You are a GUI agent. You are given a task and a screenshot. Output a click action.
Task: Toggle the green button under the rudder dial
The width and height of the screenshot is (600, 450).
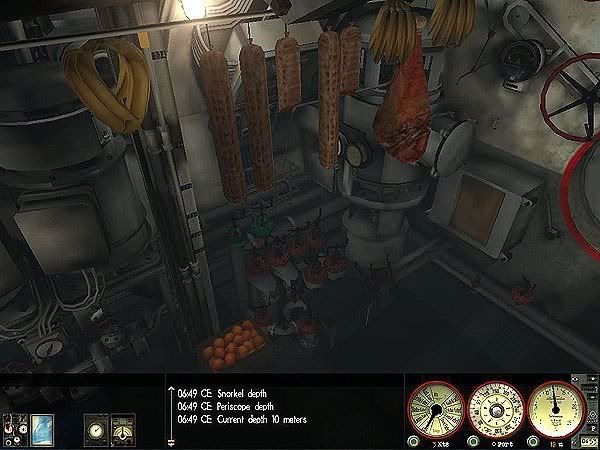coord(473,440)
